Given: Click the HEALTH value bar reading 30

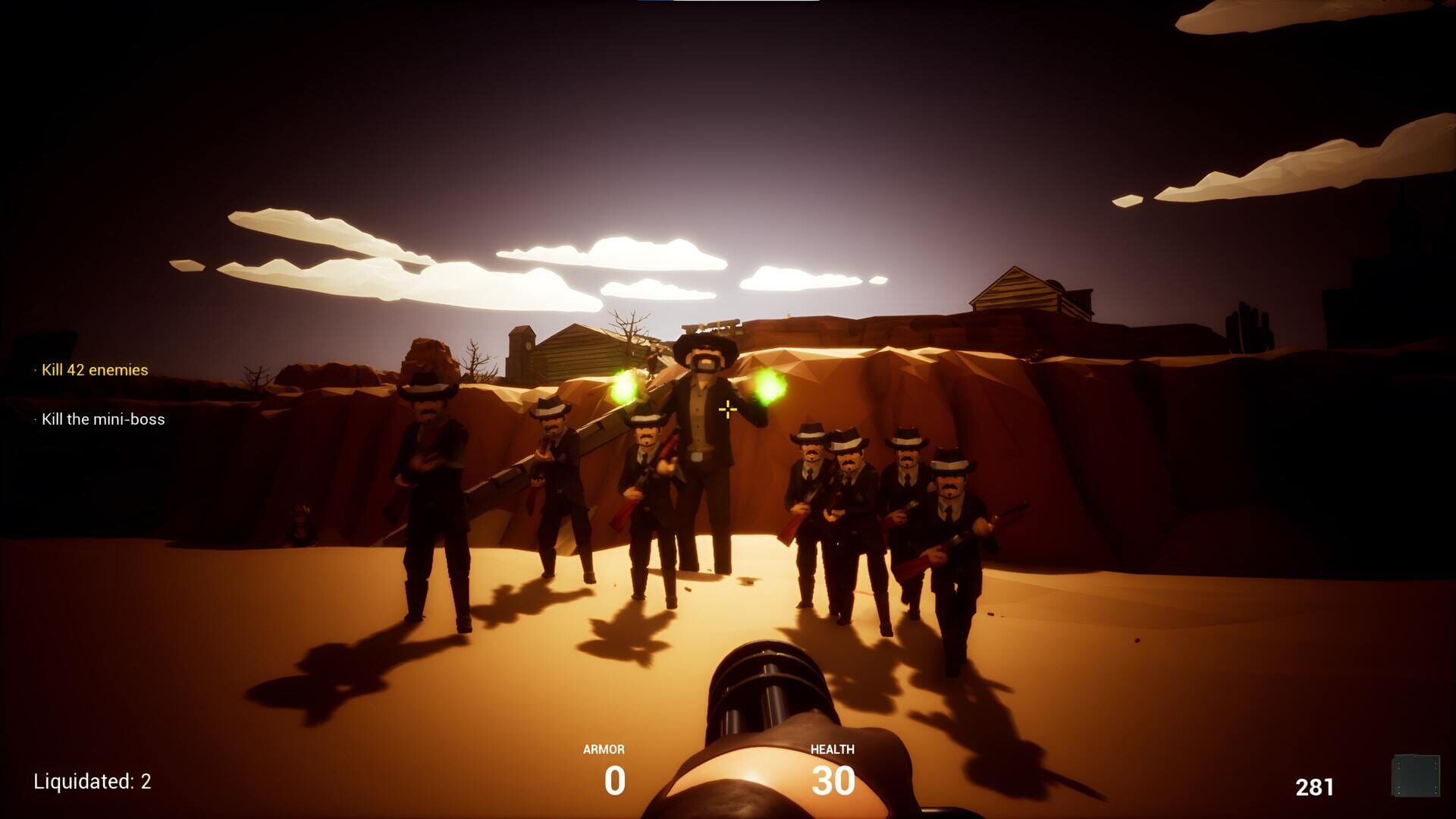Looking at the screenshot, I should pyautogui.click(x=833, y=779).
